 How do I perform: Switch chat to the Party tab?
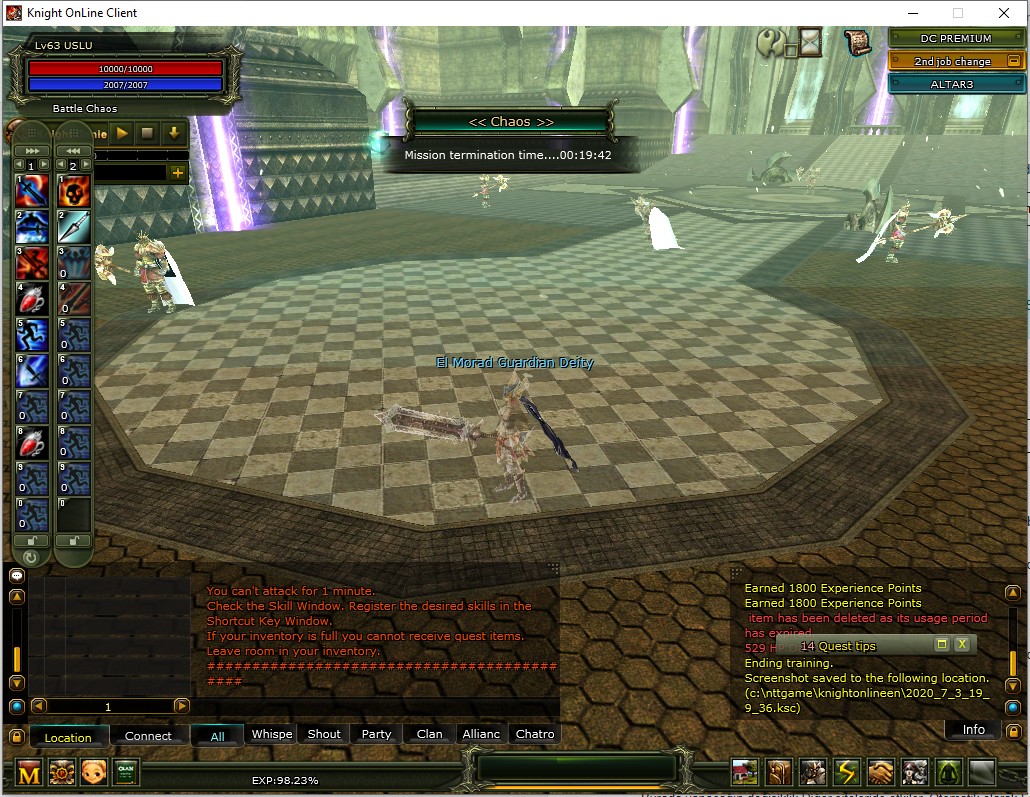pyautogui.click(x=376, y=734)
